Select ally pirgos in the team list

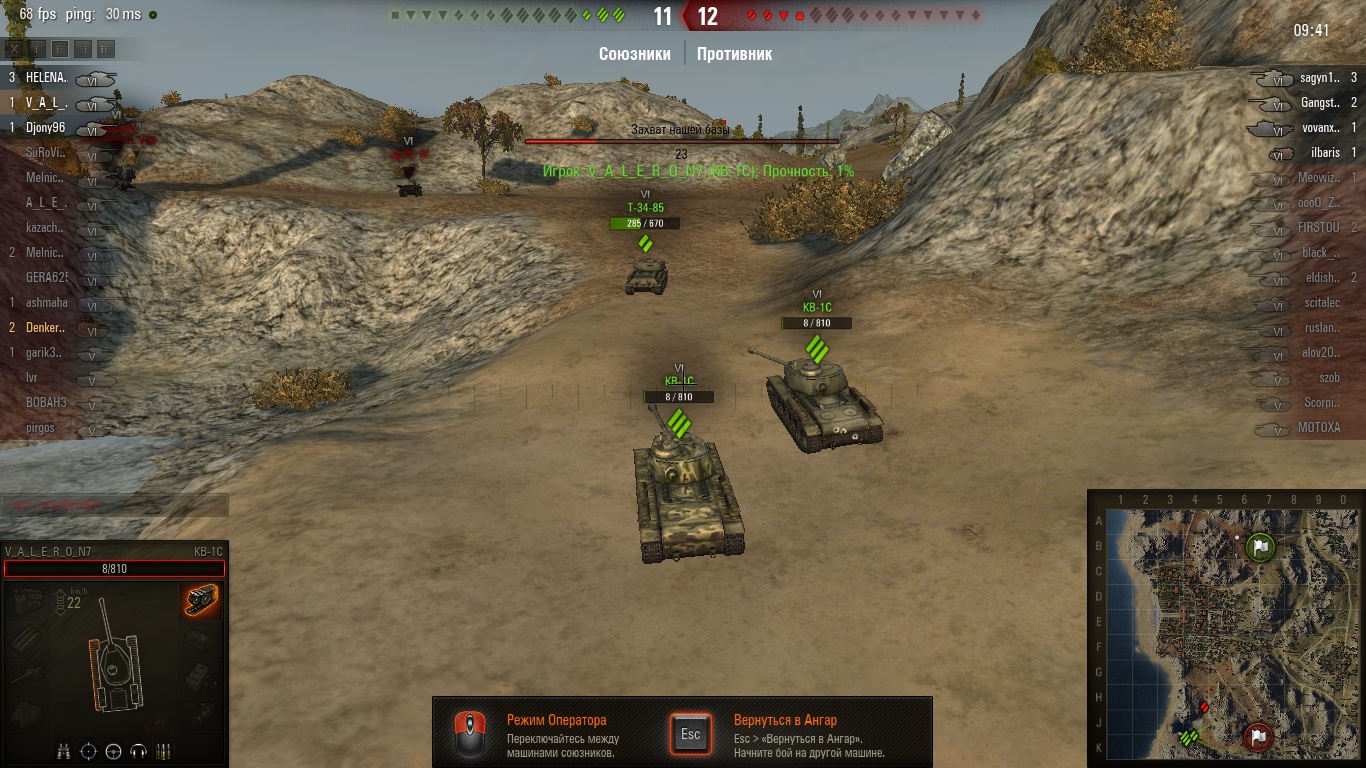pos(41,428)
